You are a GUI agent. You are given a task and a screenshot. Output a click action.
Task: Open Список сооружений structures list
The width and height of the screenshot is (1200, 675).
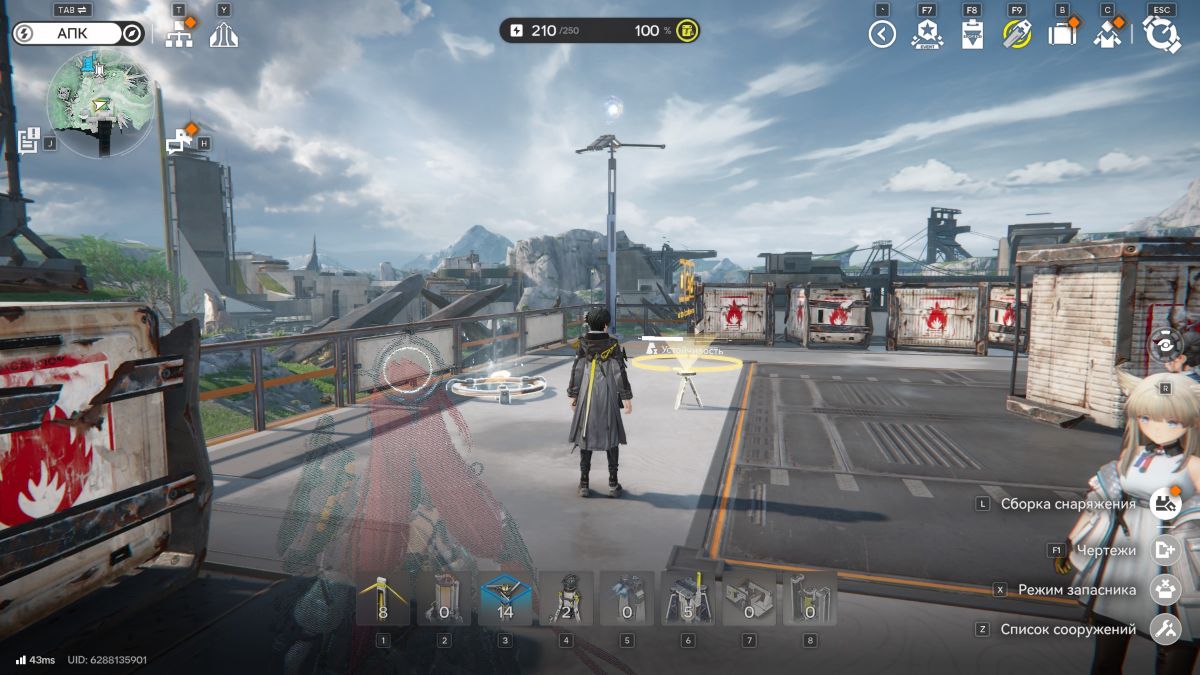(1165, 630)
